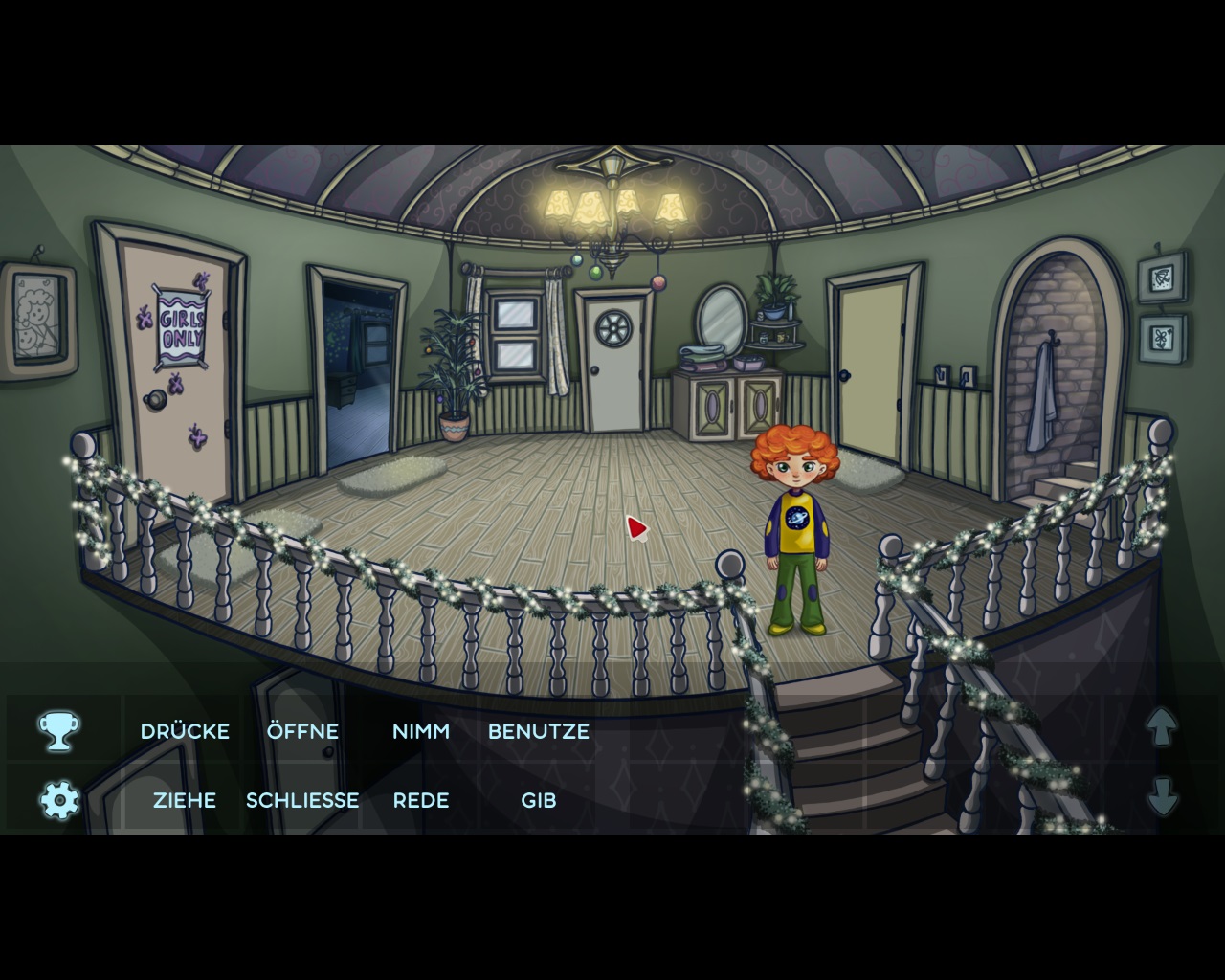The width and height of the screenshot is (1225, 980).
Task: Choose the ÖFFNE verb
Action: point(302,731)
